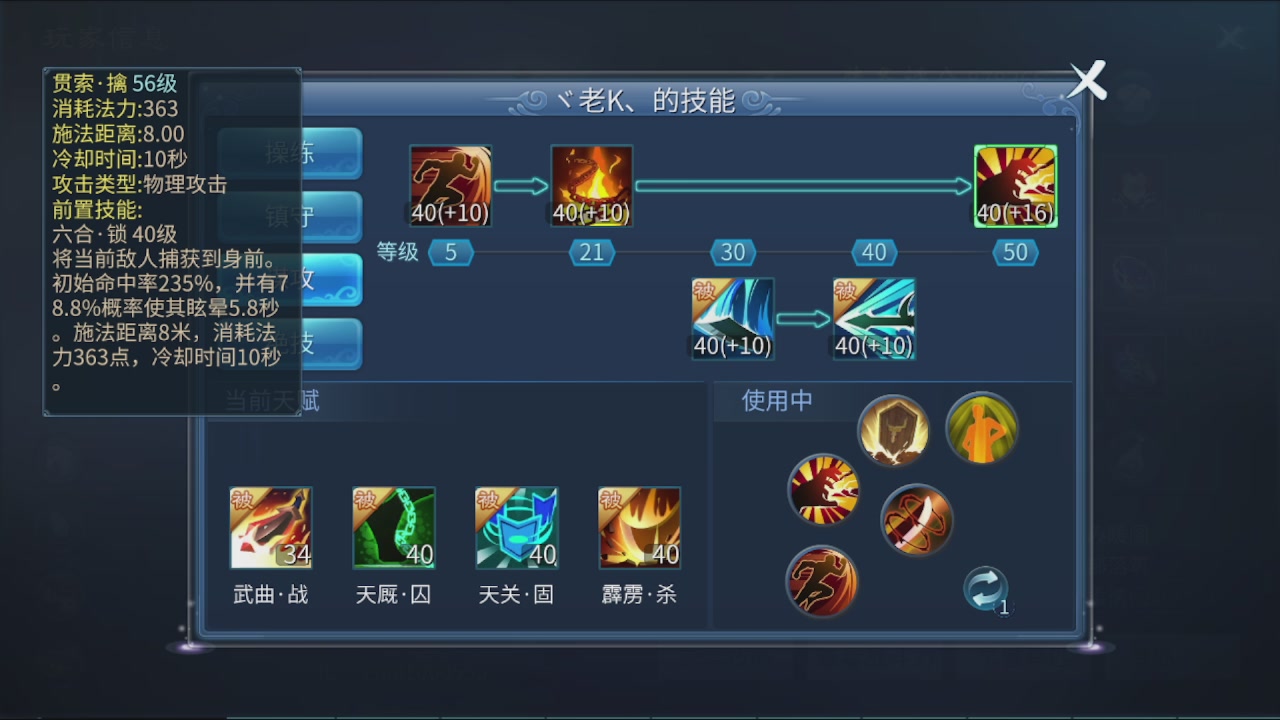The width and height of the screenshot is (1280, 720).
Task: Toggle the 天厩·囚 green chain talent
Action: coord(393,527)
